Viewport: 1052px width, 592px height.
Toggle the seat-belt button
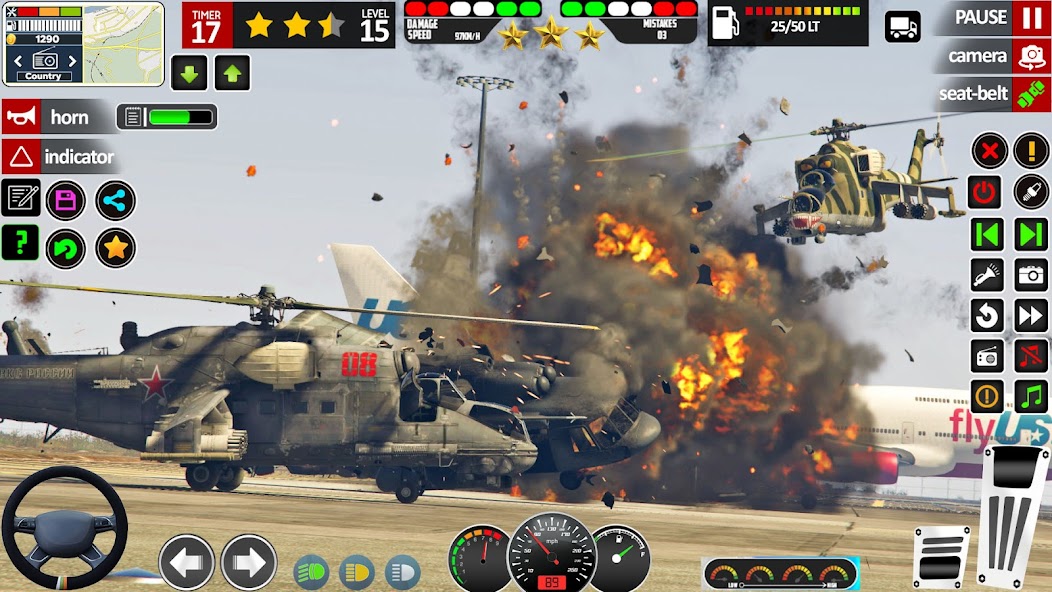[1031, 94]
